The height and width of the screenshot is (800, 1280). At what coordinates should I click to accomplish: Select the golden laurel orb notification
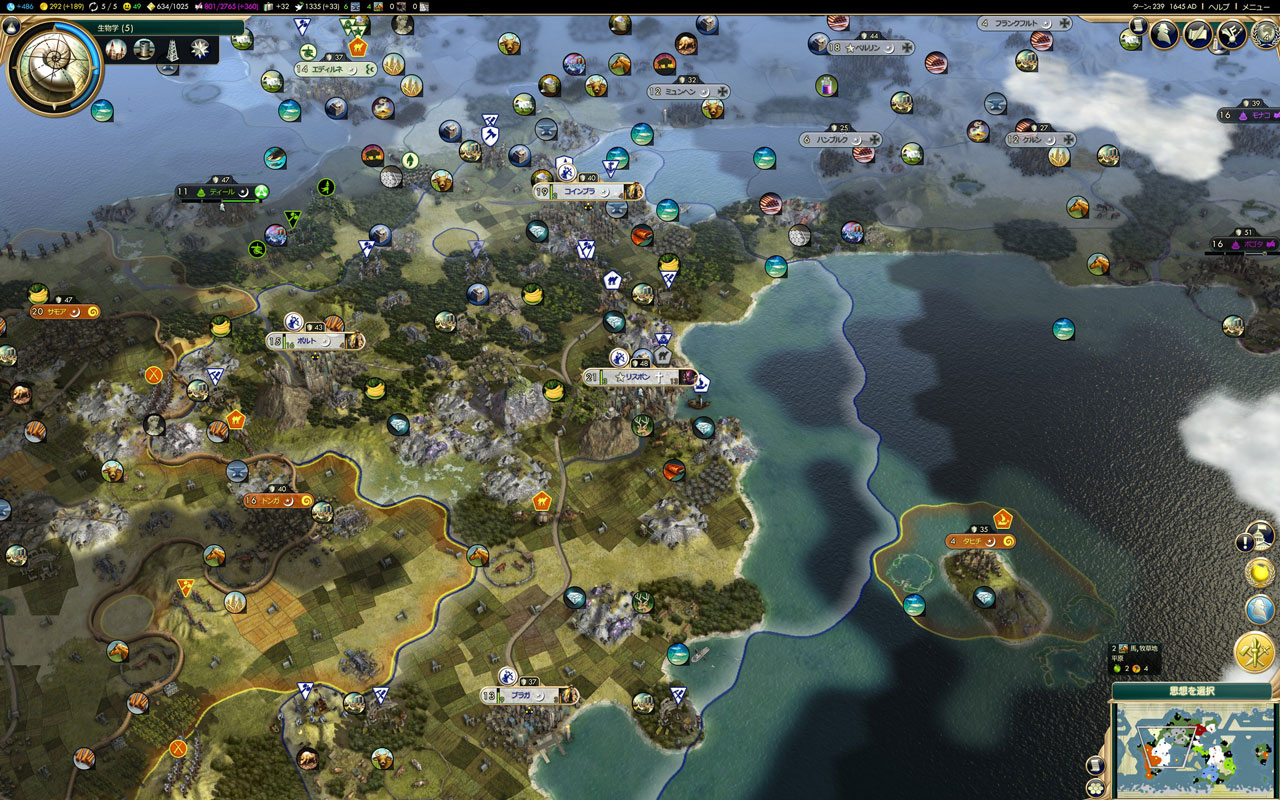tap(1259, 573)
